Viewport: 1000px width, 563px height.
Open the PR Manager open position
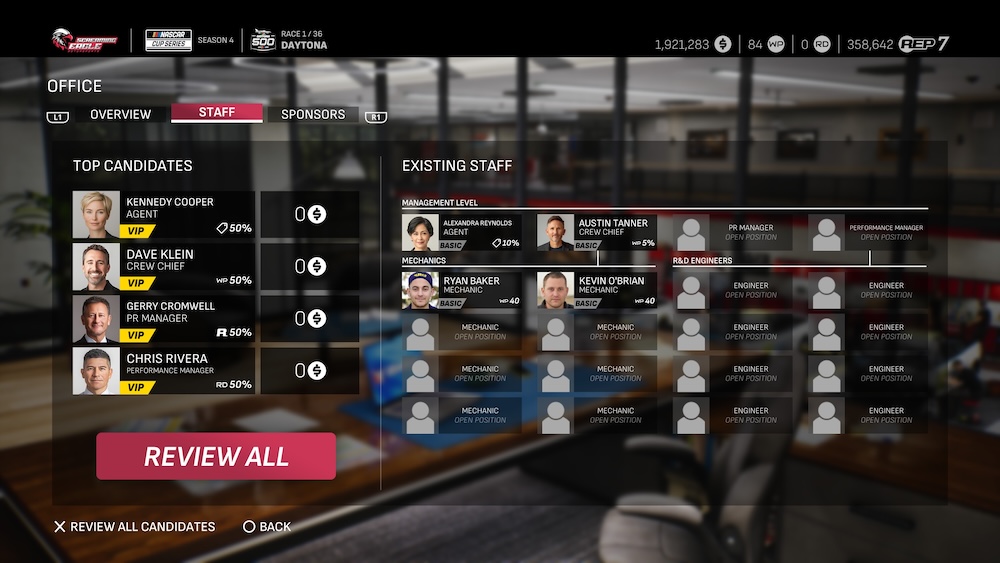pyautogui.click(x=732, y=233)
